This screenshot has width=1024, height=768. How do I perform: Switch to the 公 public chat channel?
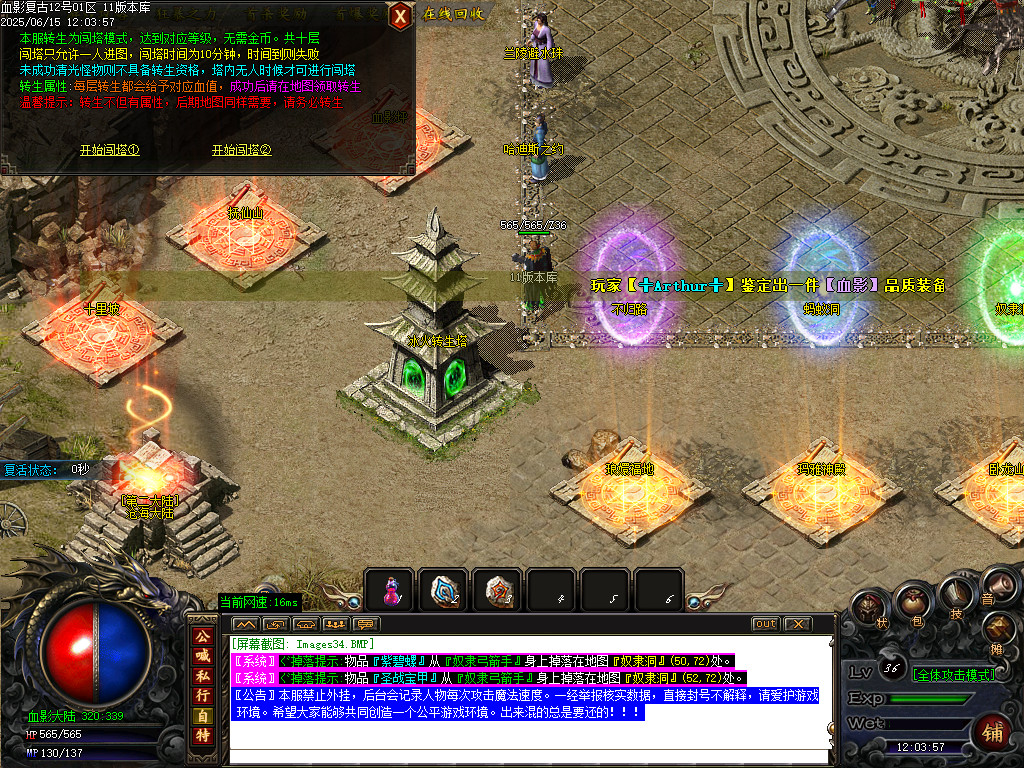202,636
